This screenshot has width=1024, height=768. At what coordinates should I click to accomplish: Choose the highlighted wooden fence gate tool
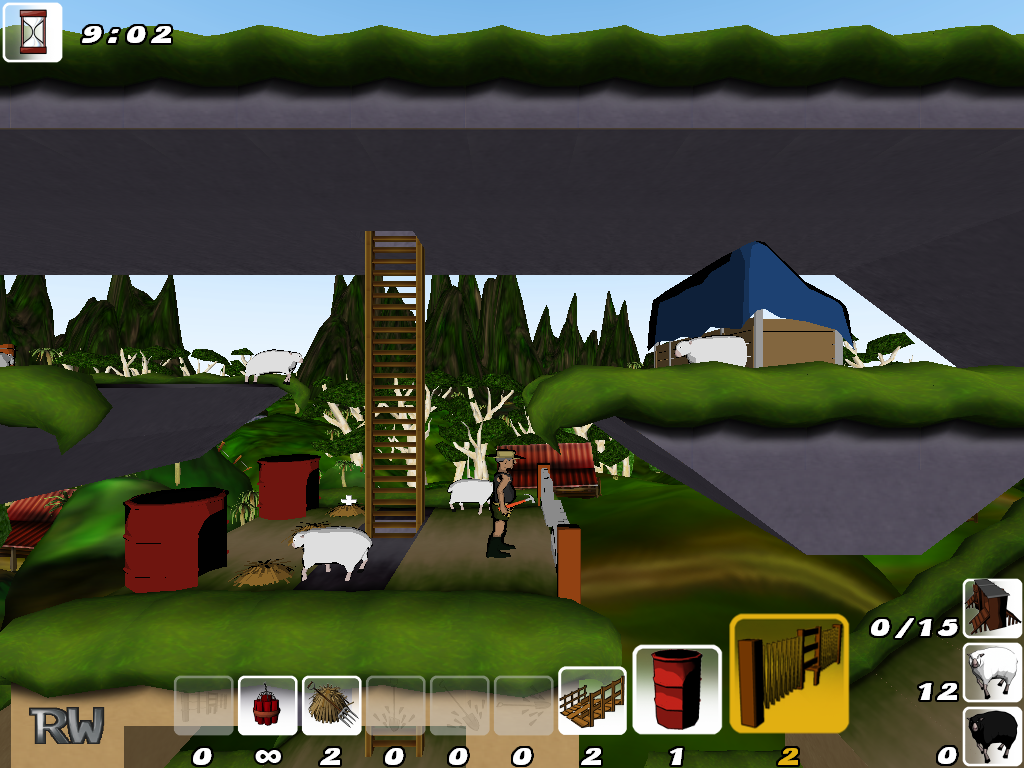pyautogui.click(x=789, y=673)
